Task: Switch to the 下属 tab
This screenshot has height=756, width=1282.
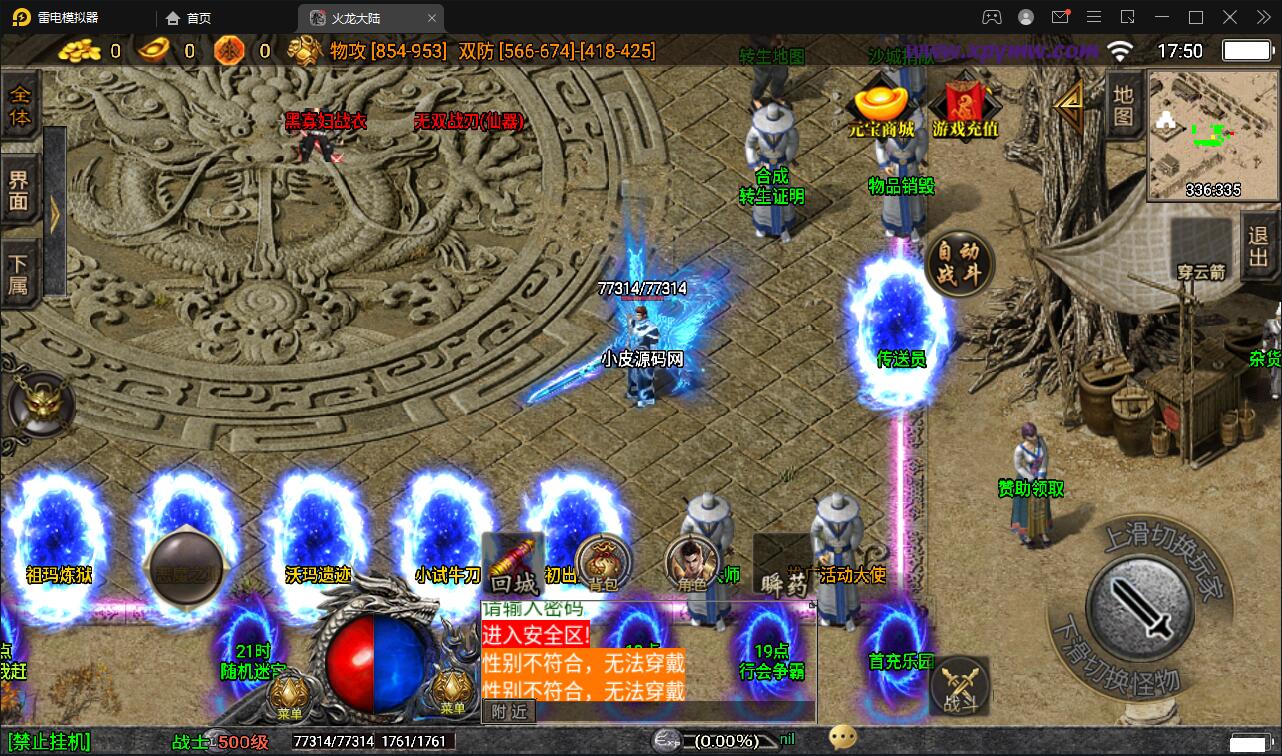Action: pyautogui.click(x=19, y=274)
